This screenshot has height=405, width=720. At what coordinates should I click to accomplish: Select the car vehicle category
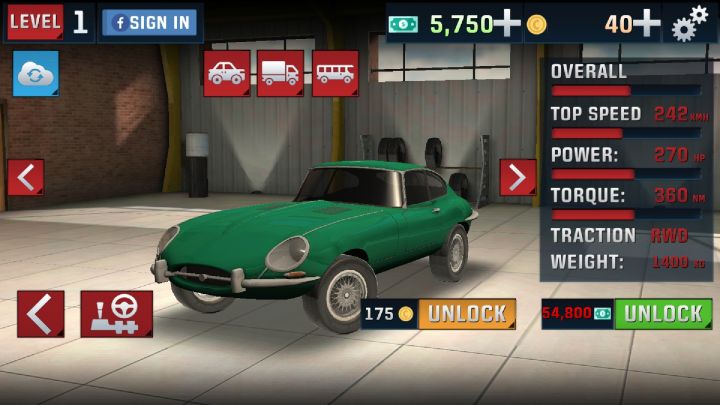point(227,73)
